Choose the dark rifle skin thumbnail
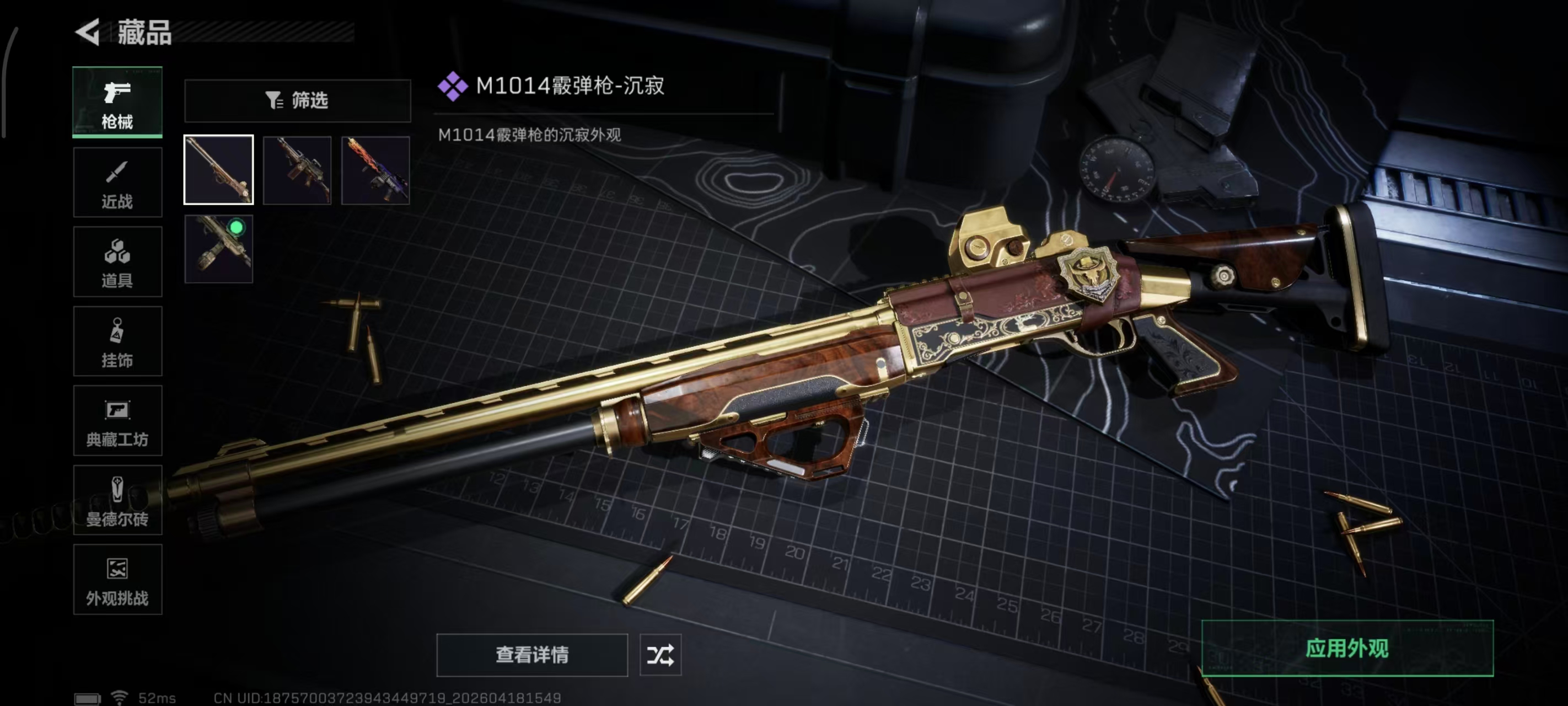The width and height of the screenshot is (1568, 706). pos(297,170)
